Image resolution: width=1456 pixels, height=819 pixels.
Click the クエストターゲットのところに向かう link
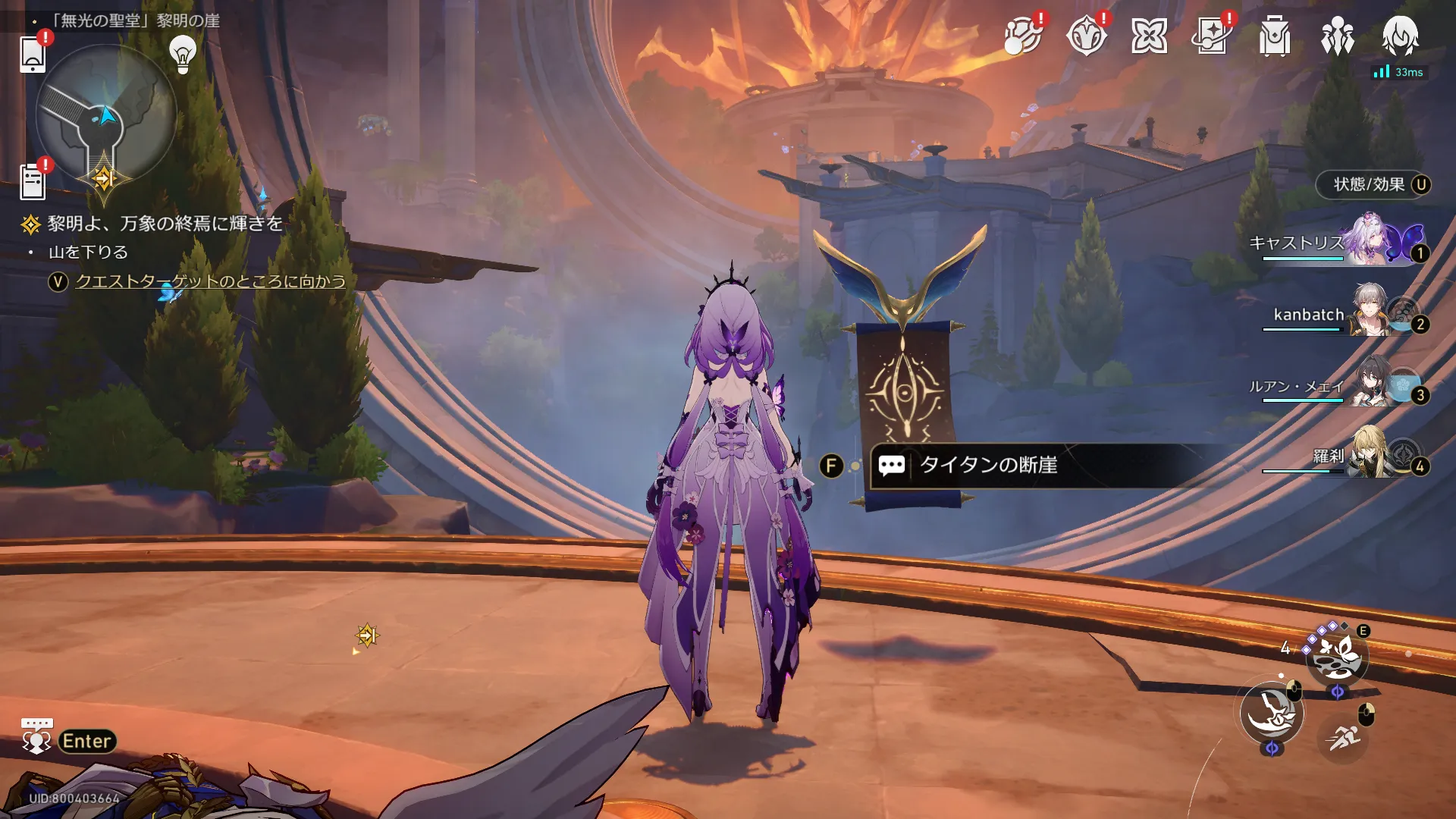[210, 282]
